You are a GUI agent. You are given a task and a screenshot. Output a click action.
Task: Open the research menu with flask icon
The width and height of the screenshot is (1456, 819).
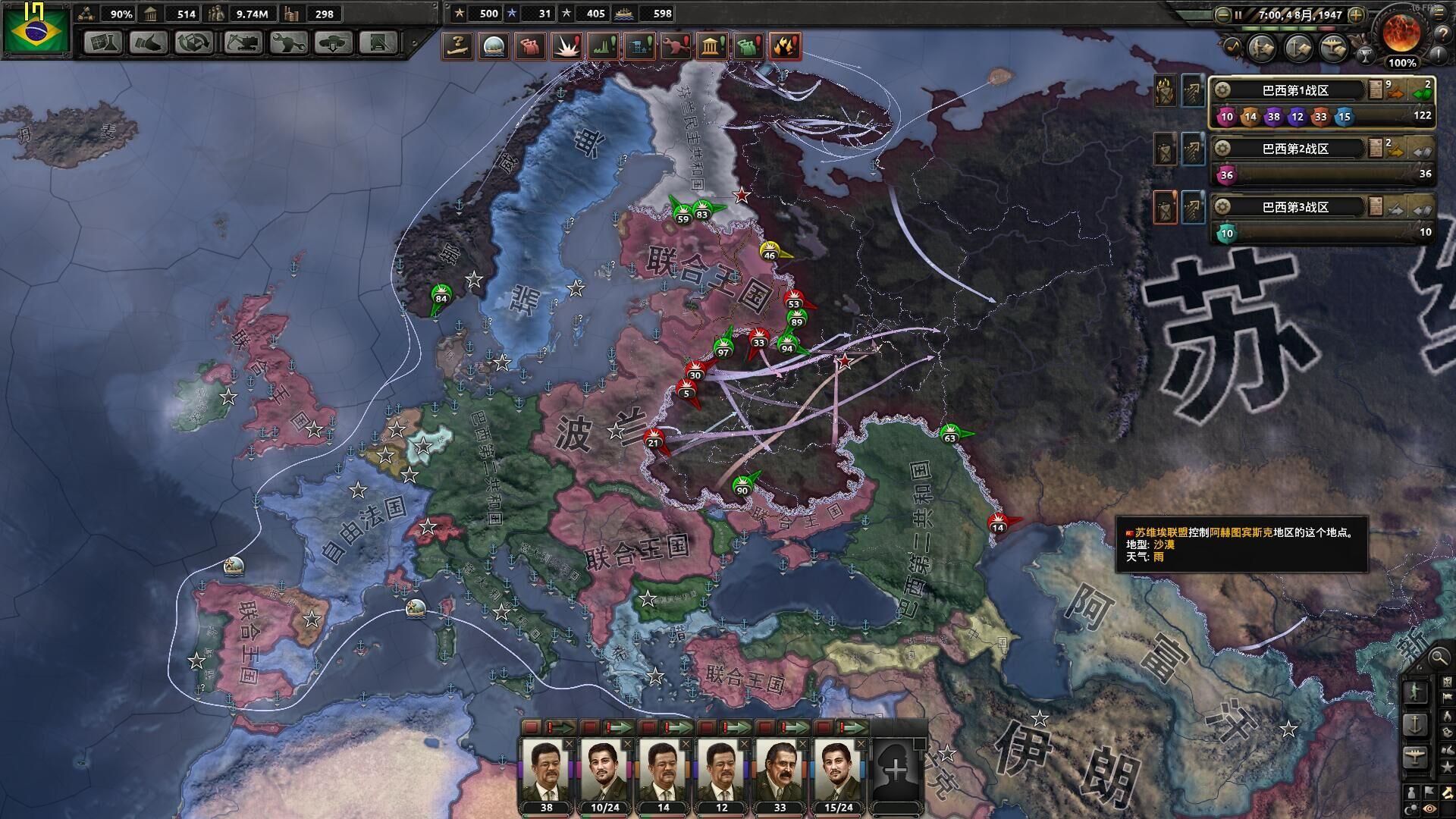point(103,42)
